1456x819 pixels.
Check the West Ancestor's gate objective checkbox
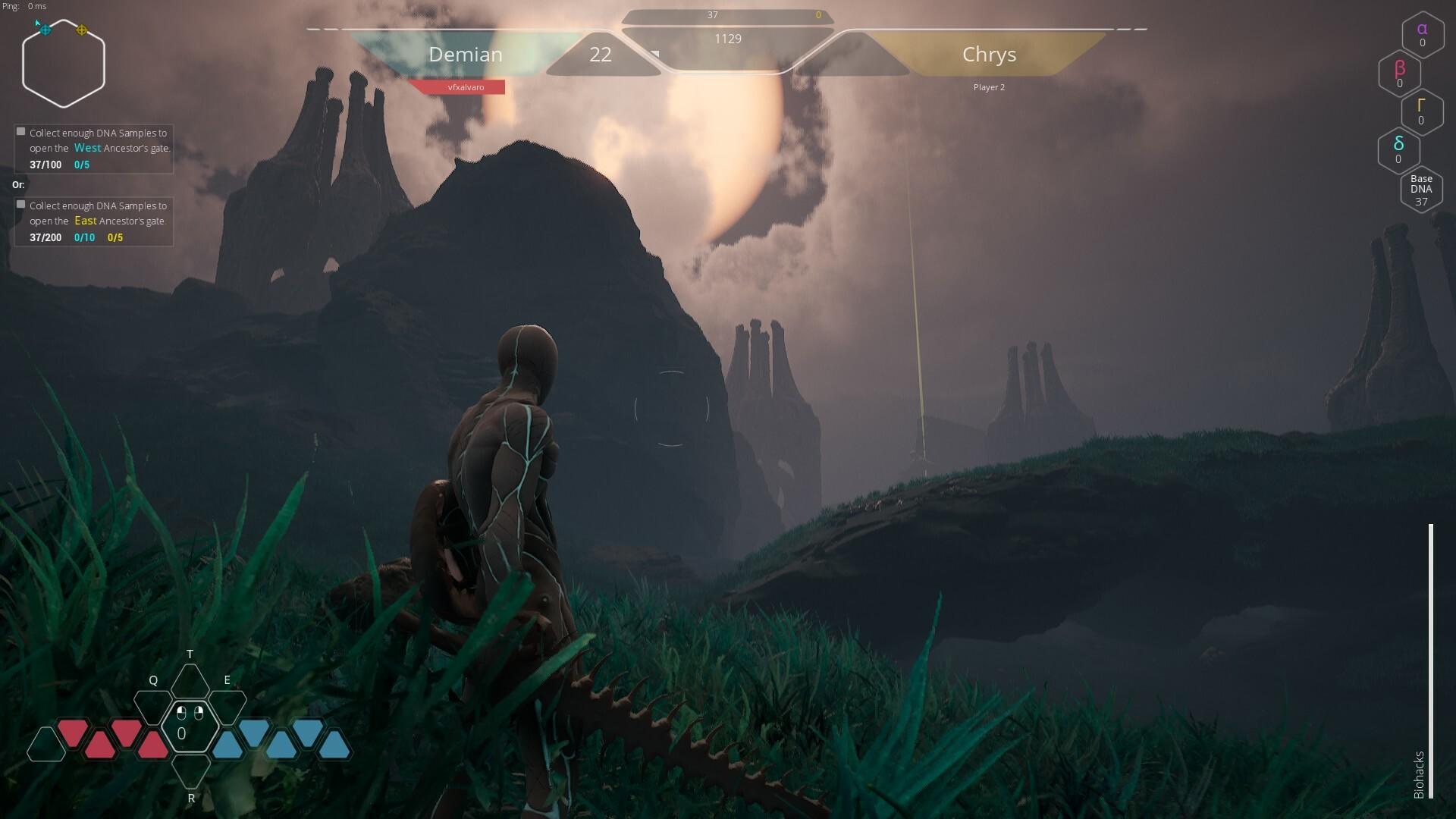click(20, 131)
